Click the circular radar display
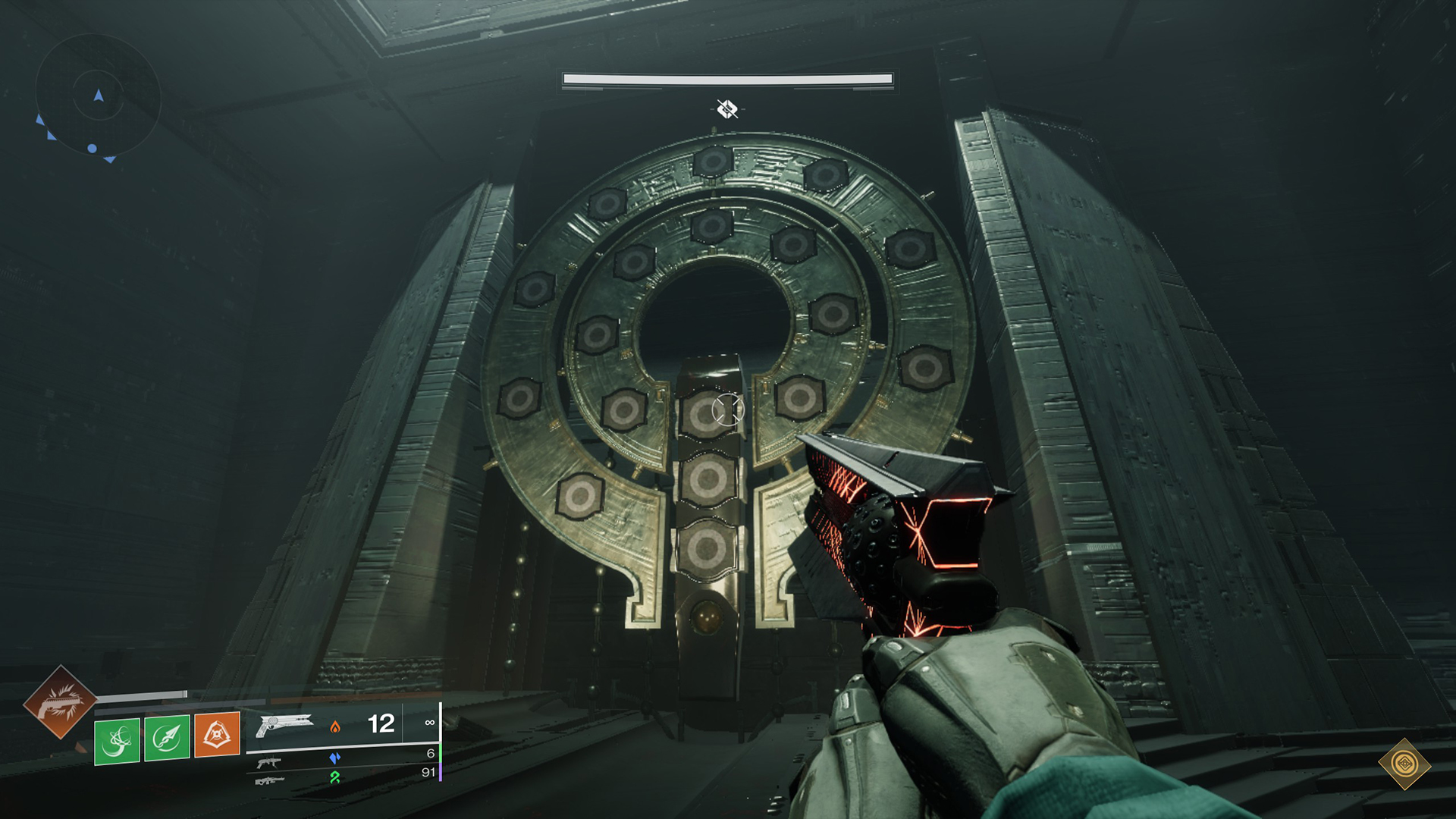The height and width of the screenshot is (819, 1456). [98, 97]
